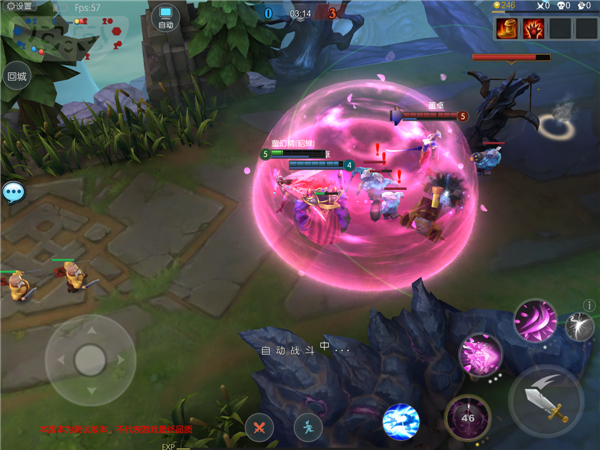Screen dimensions: 600x450
Task: Activate the pink crystal burst skill
Action: pyautogui.click(x=480, y=355)
